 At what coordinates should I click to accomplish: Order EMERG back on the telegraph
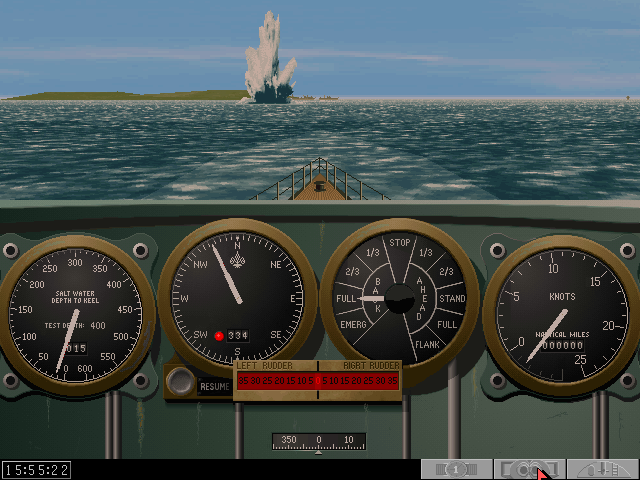352,324
